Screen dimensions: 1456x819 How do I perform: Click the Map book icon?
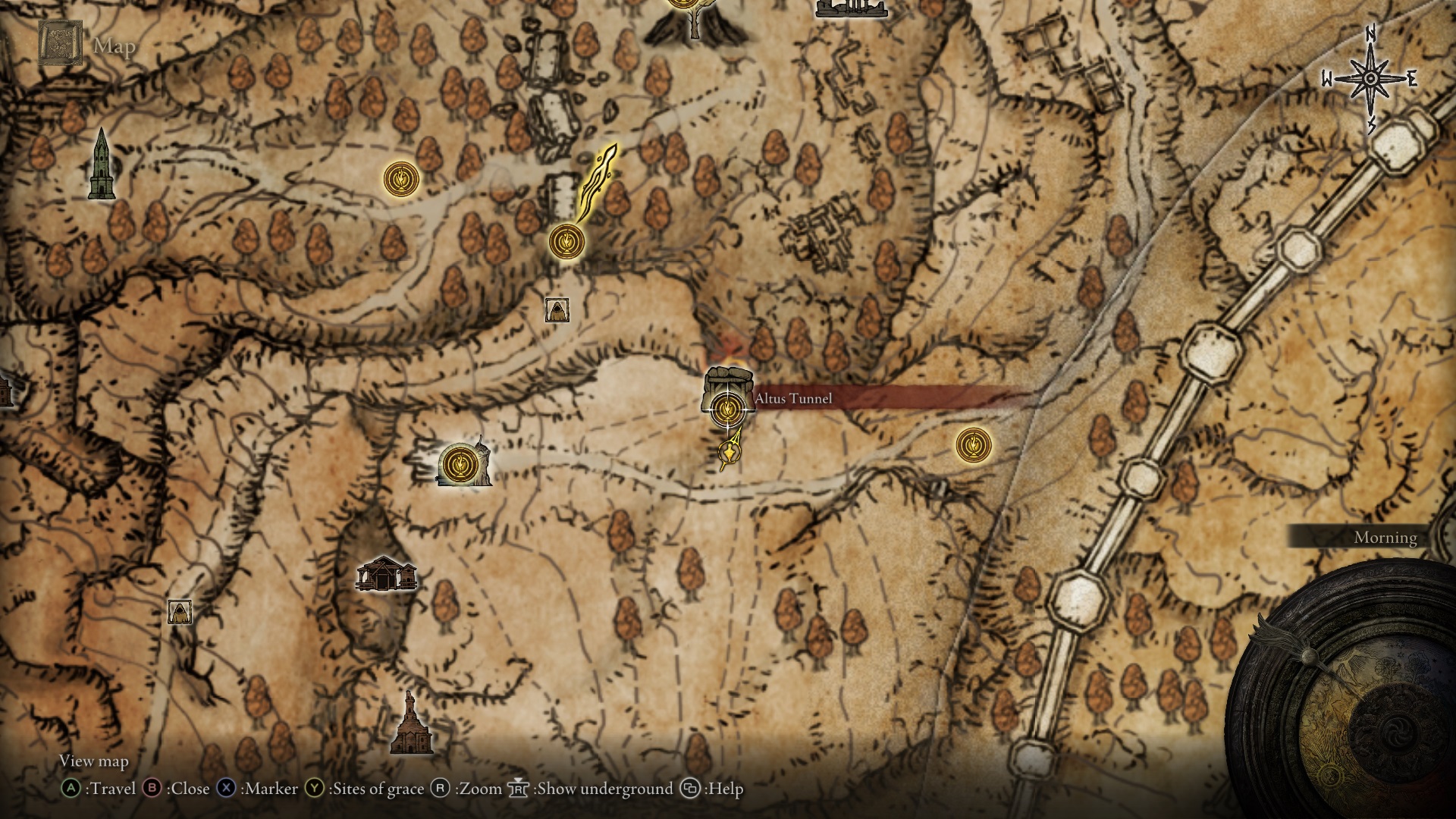tap(60, 43)
